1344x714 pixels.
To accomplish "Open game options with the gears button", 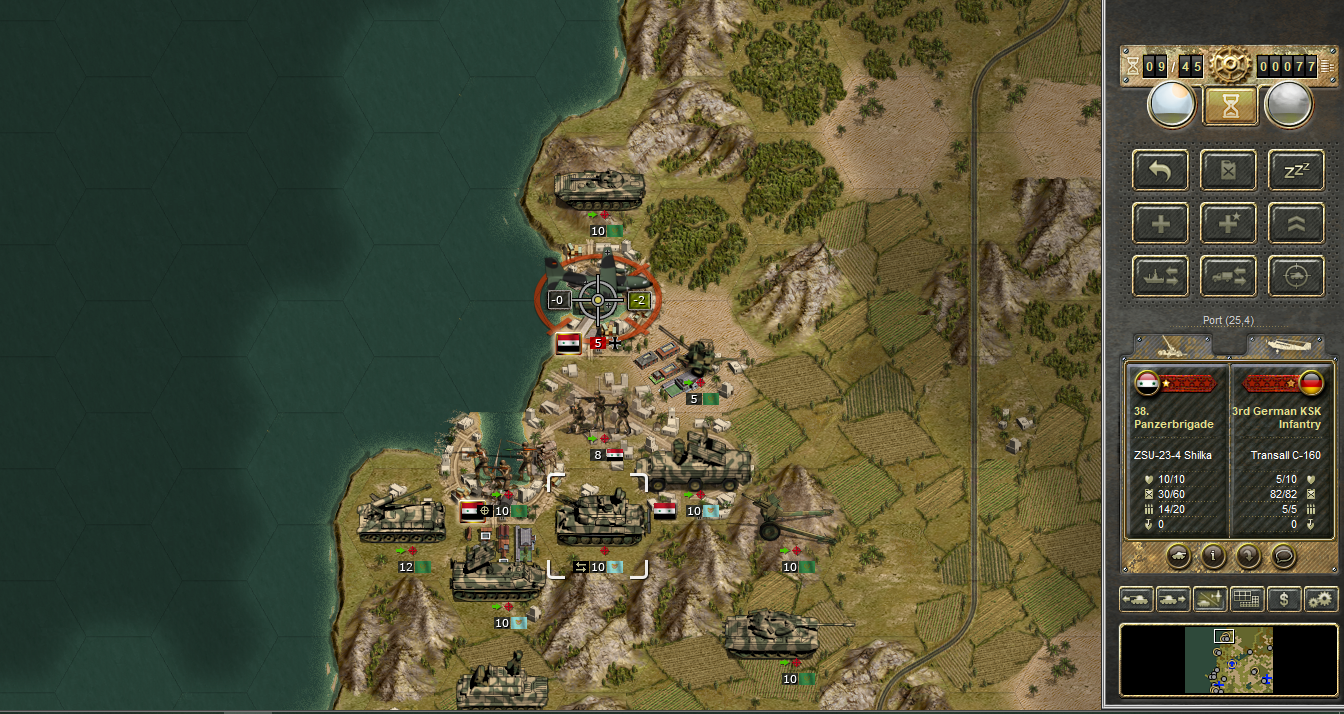I will tap(1321, 599).
